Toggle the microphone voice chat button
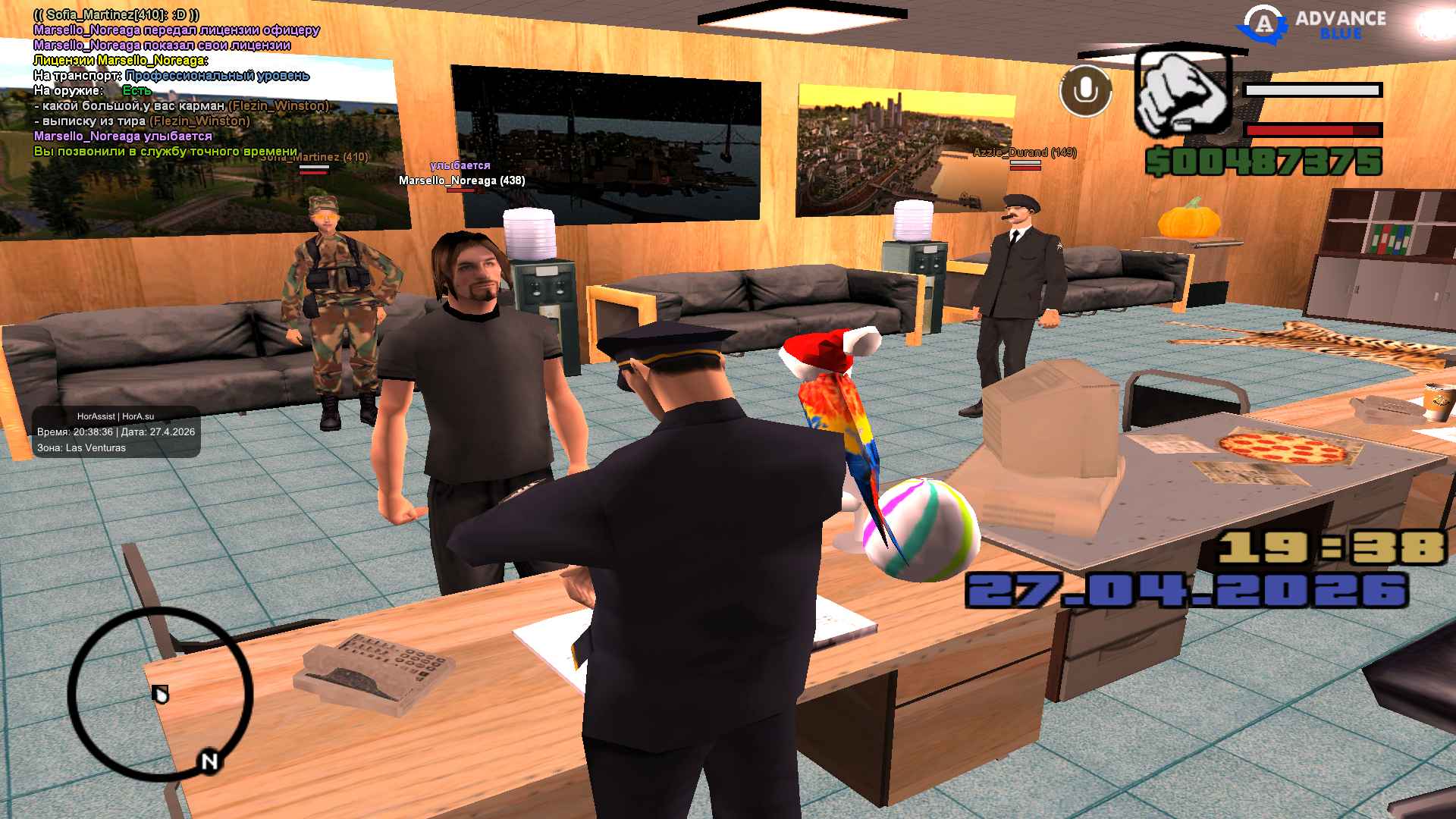The height and width of the screenshot is (819, 1456). click(1085, 91)
